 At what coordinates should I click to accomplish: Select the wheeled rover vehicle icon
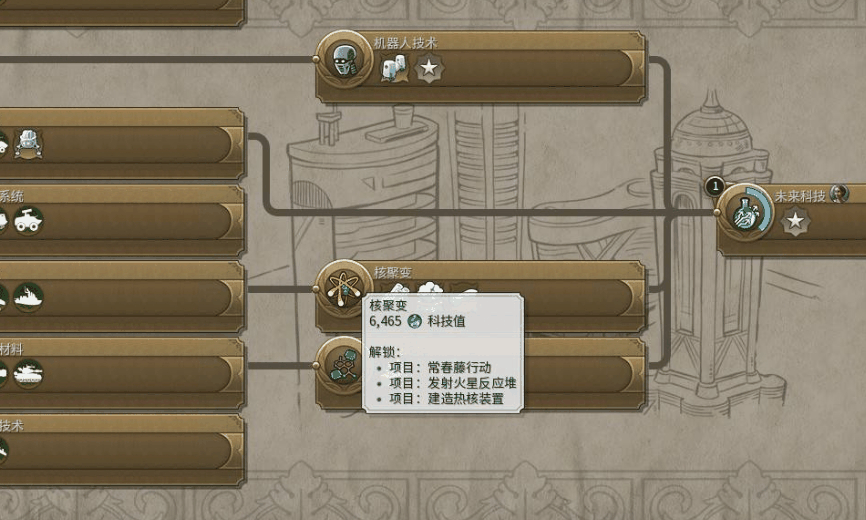pyautogui.click(x=26, y=220)
